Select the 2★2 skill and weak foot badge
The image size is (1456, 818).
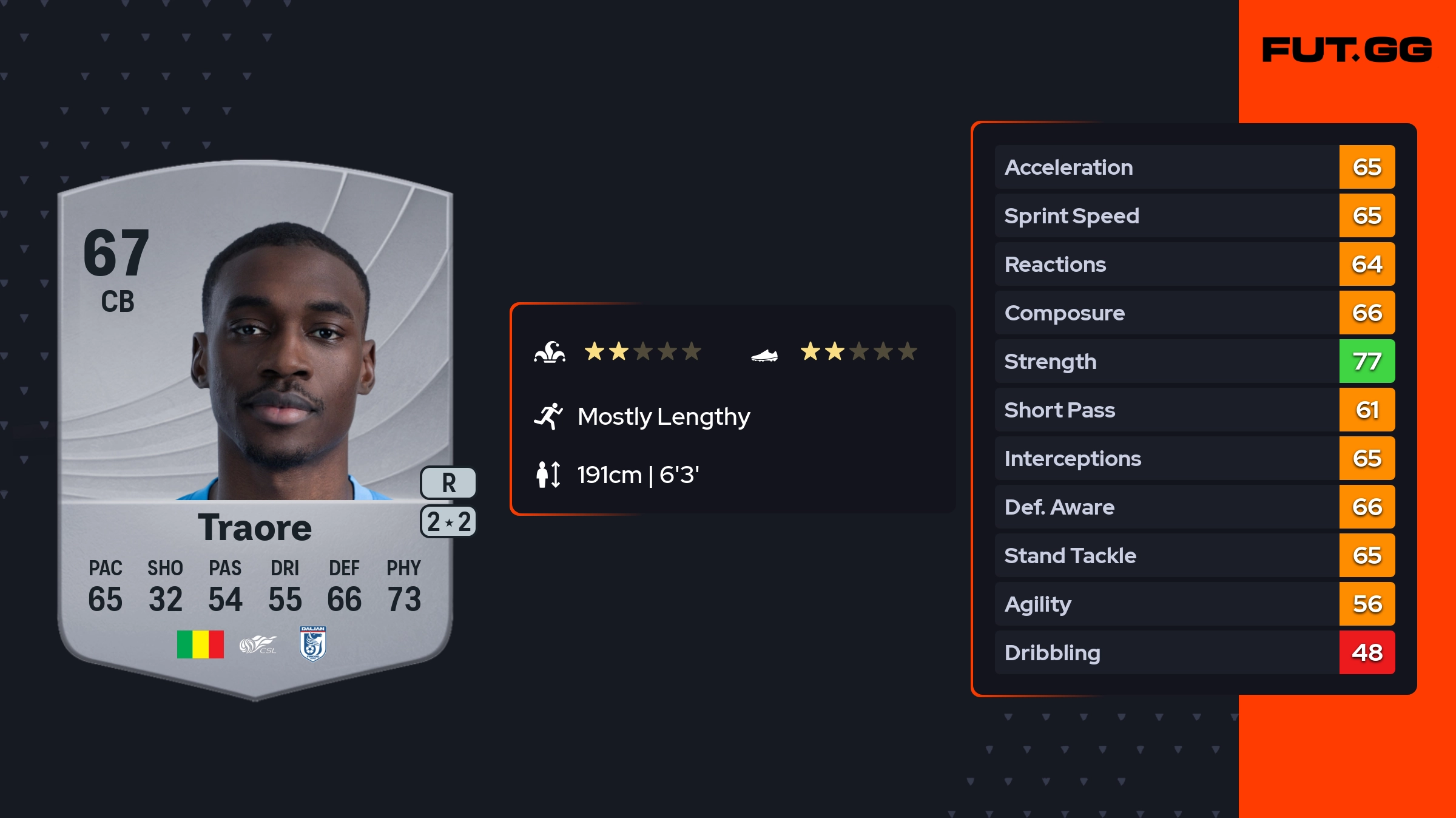[448, 522]
